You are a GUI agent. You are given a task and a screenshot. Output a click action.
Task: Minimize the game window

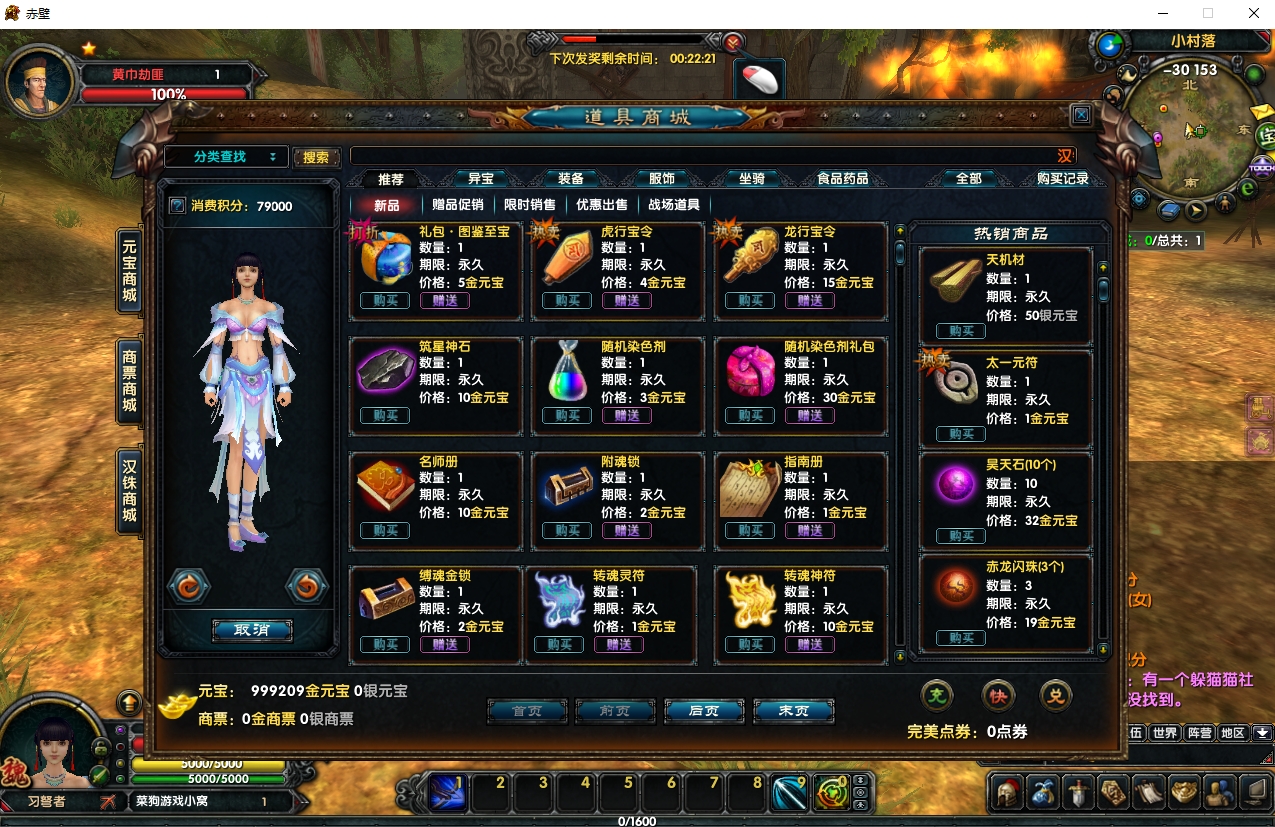1163,14
